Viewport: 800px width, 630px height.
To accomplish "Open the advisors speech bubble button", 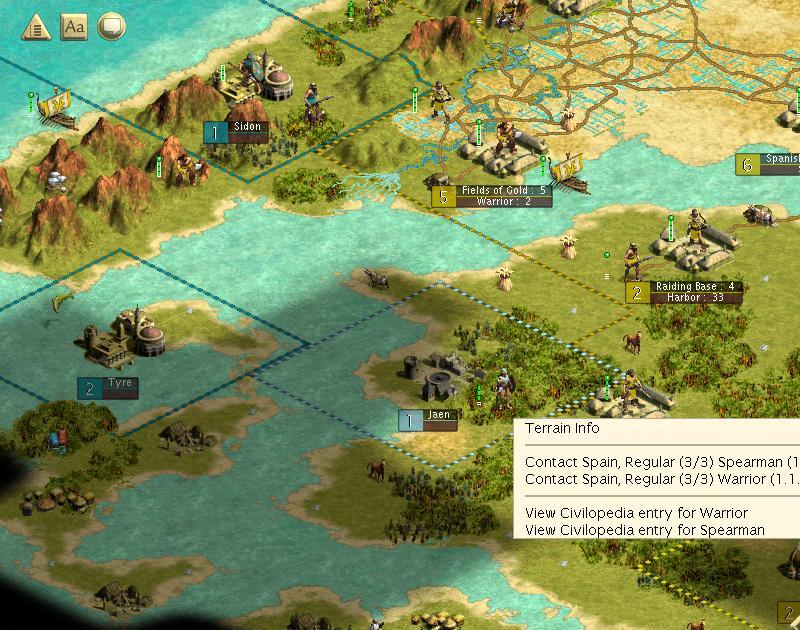I will [x=112, y=26].
